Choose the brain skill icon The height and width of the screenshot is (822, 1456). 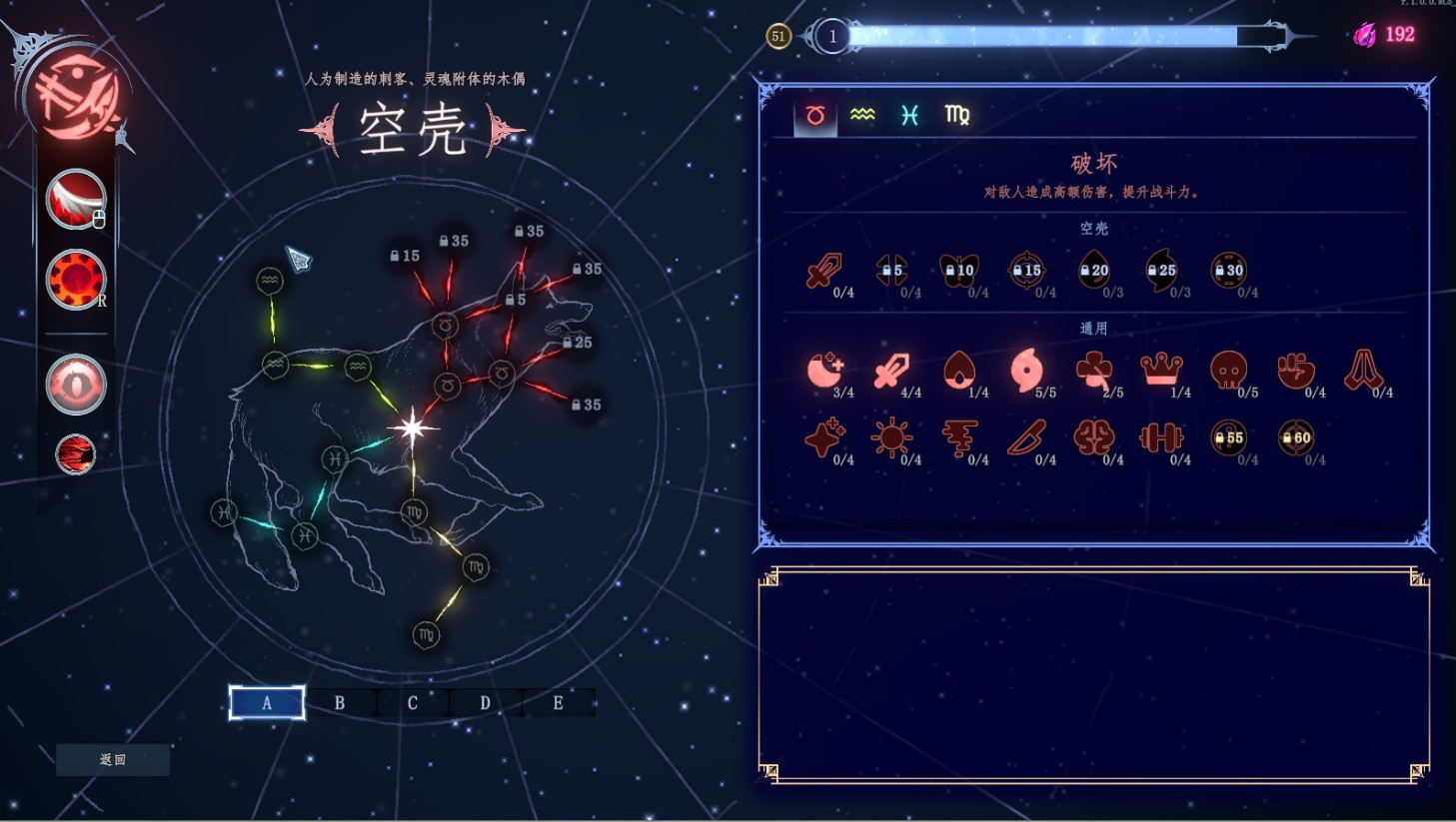coord(1093,437)
